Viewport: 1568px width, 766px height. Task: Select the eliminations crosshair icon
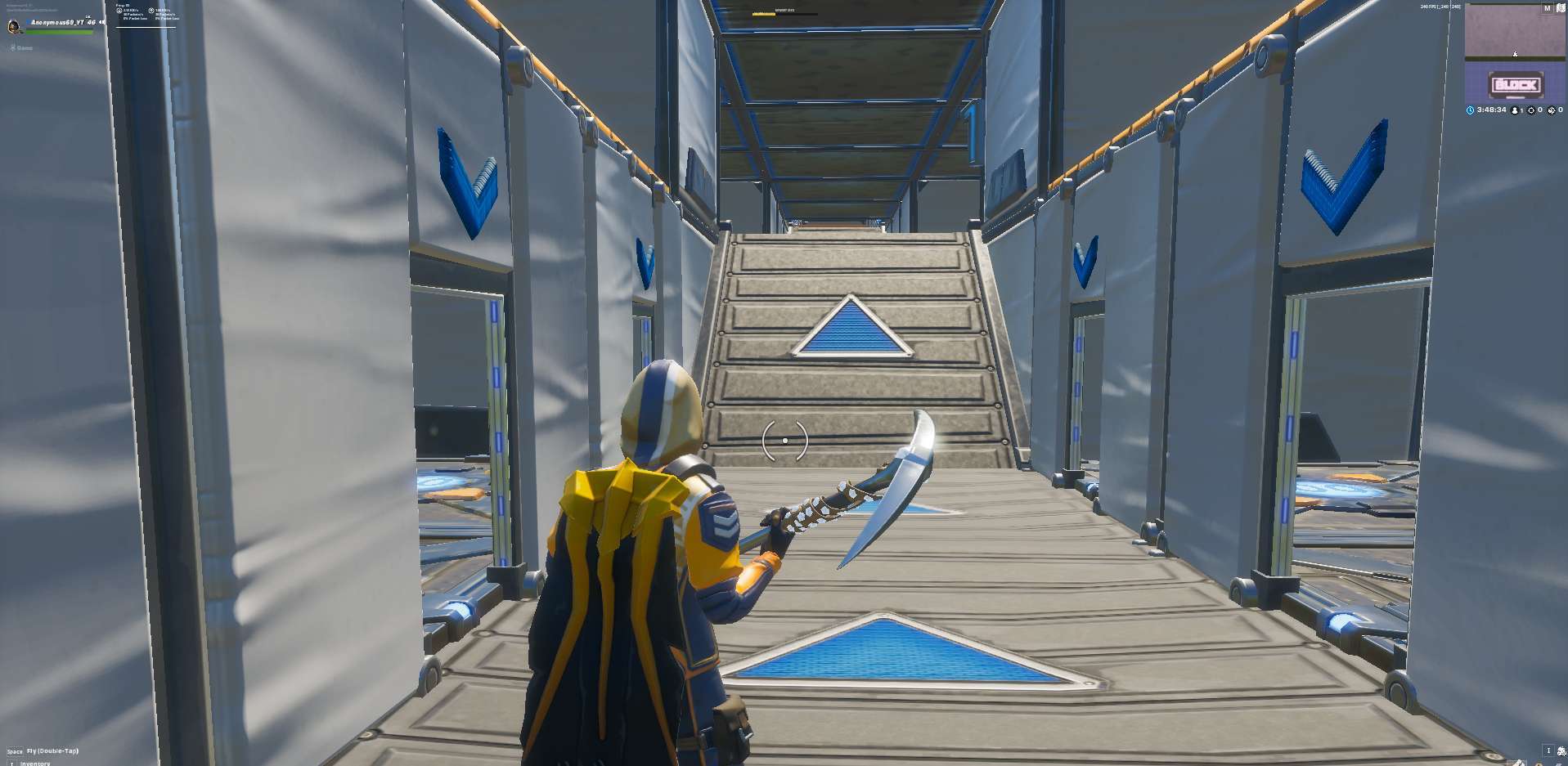click(x=1532, y=110)
